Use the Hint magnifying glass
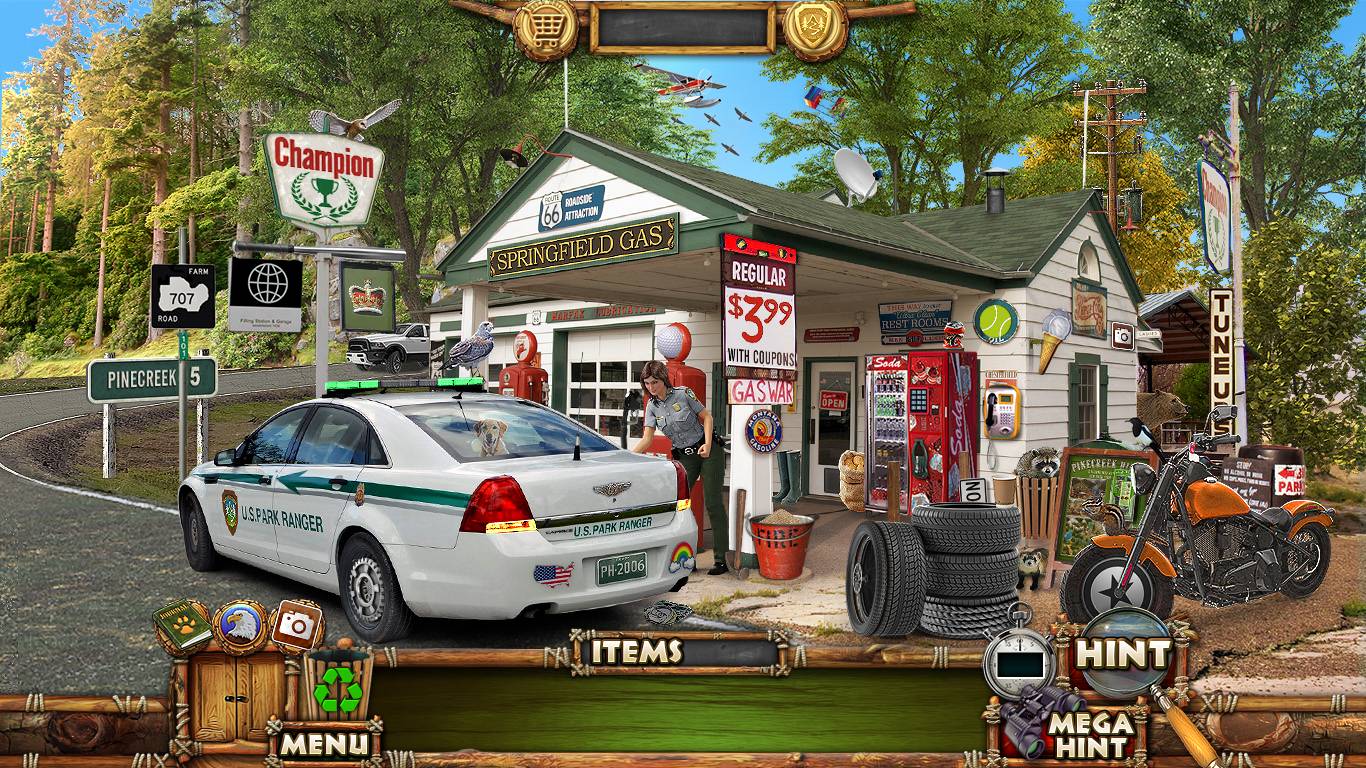 [x=1122, y=655]
